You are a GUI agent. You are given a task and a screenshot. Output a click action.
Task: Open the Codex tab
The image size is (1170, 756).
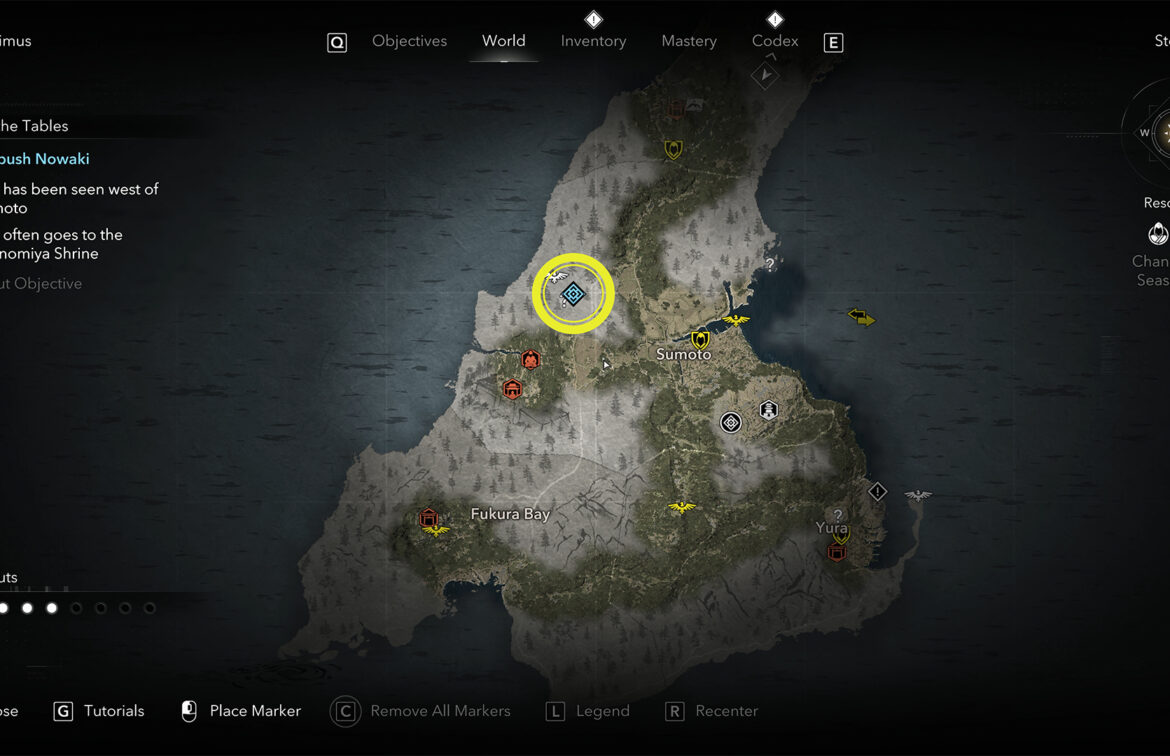point(775,41)
